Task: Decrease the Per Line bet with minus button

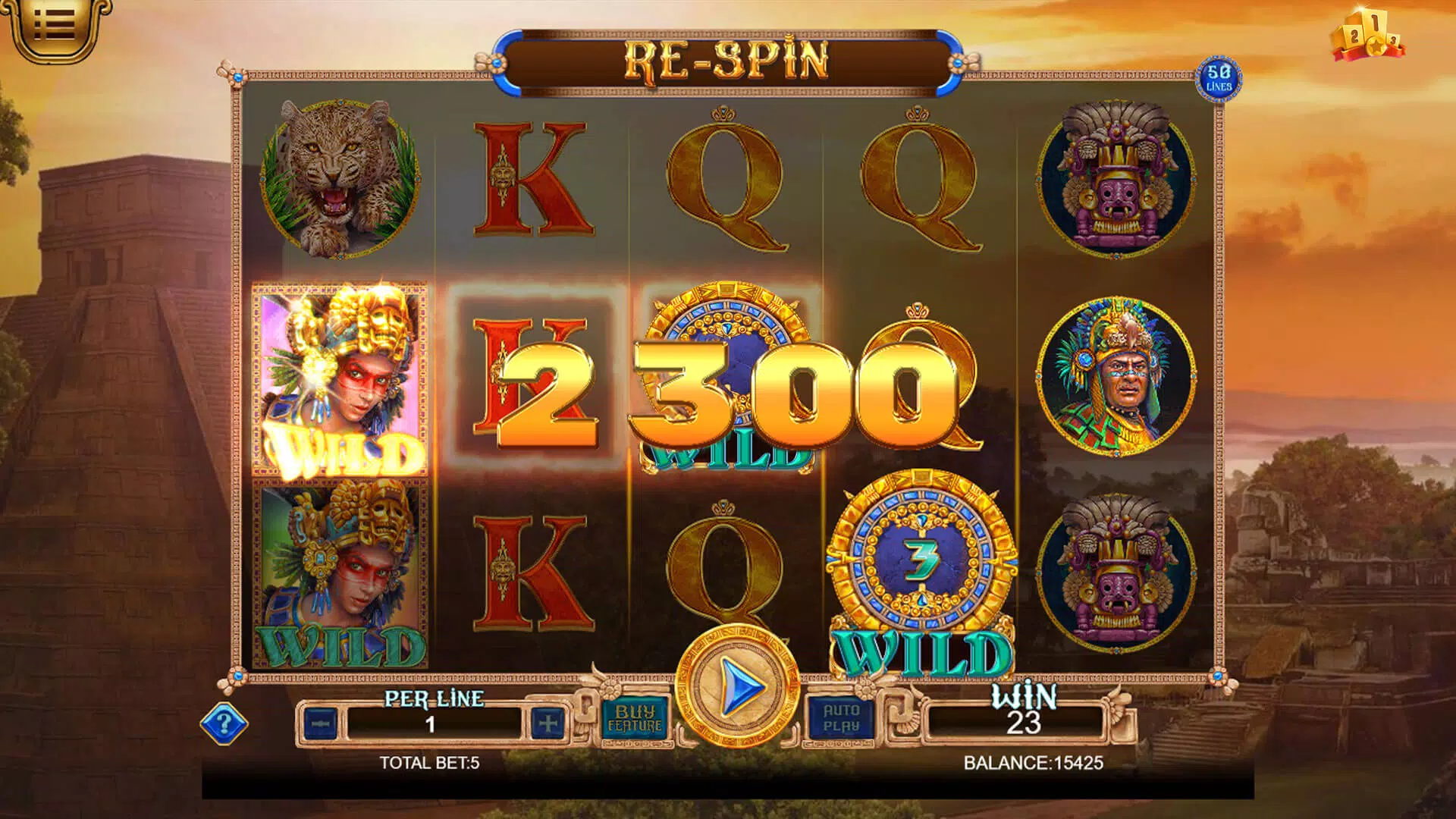Action: 321,723
